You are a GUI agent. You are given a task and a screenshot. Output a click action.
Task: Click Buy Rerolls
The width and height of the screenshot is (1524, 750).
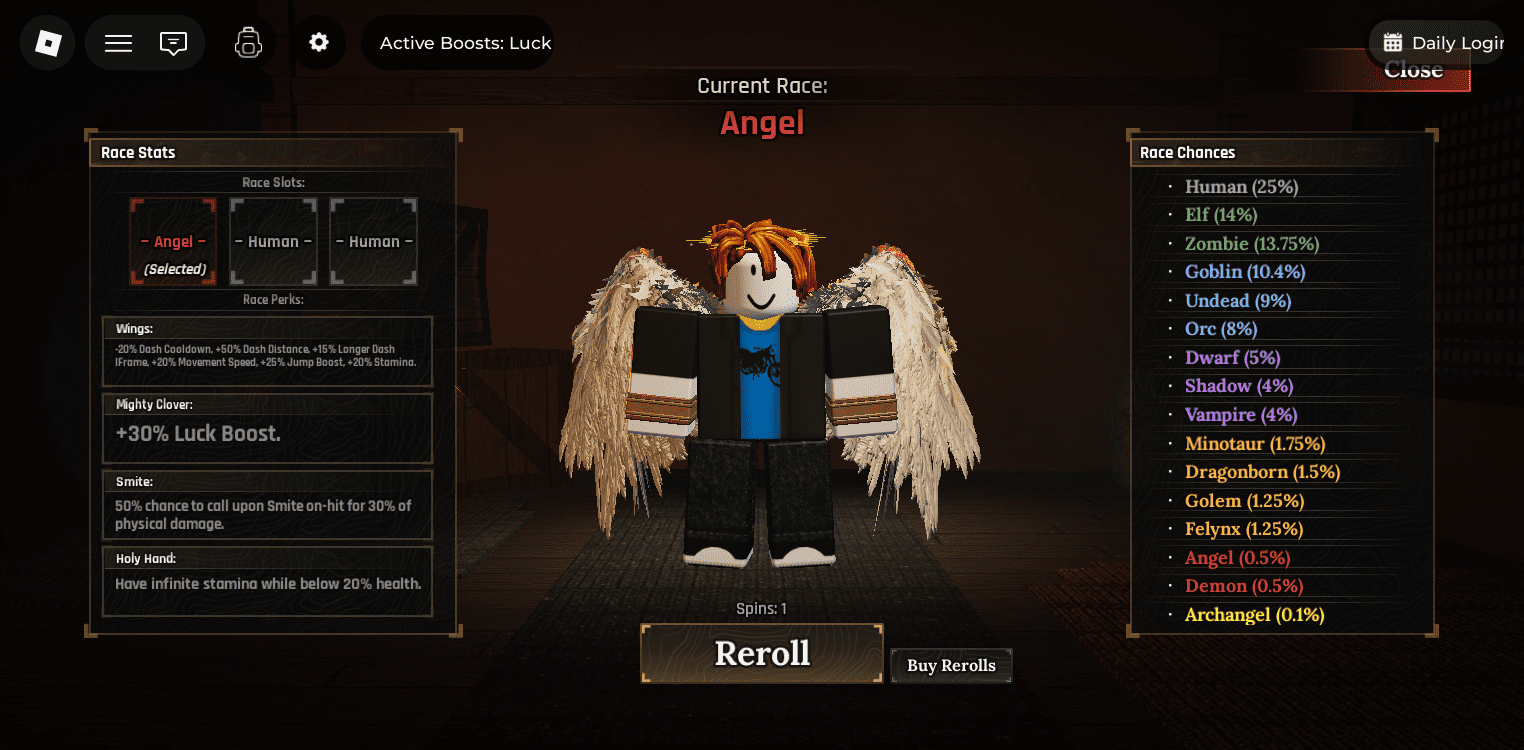pos(950,665)
